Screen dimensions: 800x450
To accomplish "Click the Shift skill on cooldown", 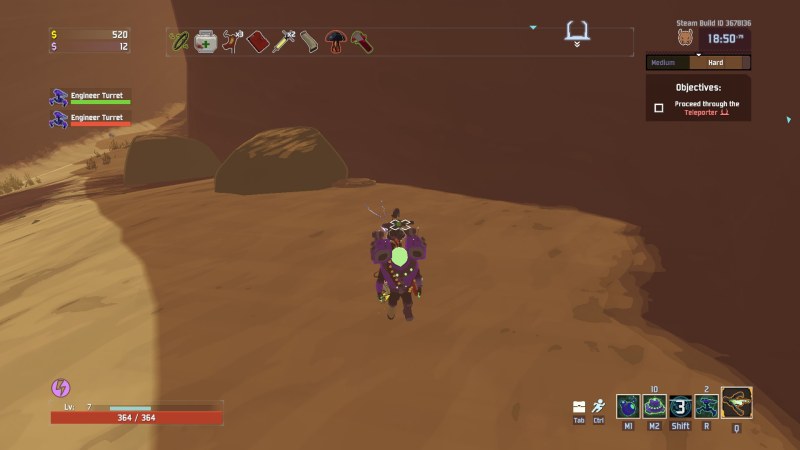I will point(681,406).
